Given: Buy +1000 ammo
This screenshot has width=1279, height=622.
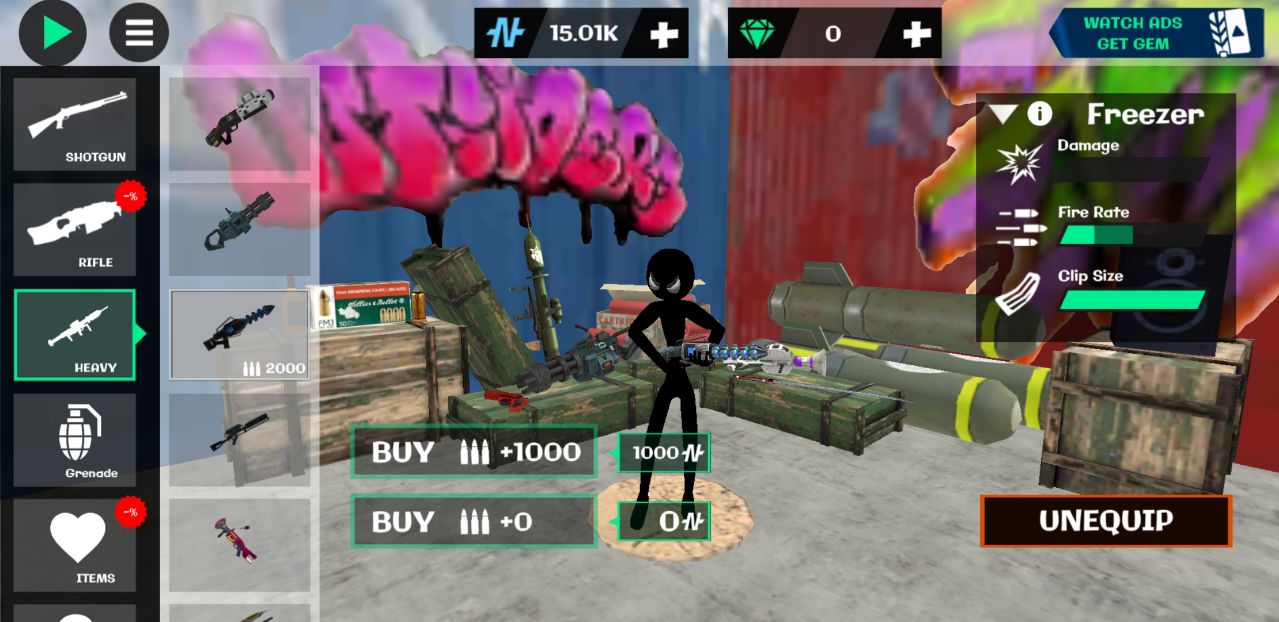Looking at the screenshot, I should (x=474, y=452).
